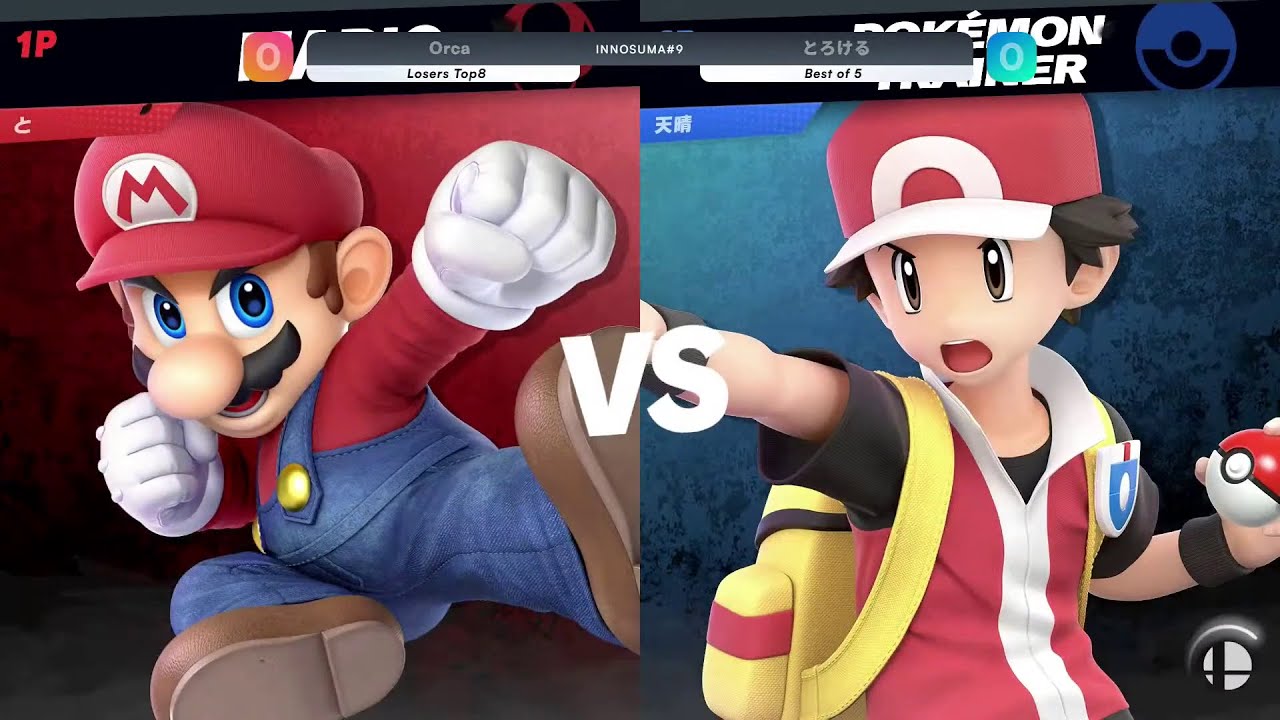
Task: Click the teal Instagram-style icon next to とろける
Action: [x=1012, y=58]
